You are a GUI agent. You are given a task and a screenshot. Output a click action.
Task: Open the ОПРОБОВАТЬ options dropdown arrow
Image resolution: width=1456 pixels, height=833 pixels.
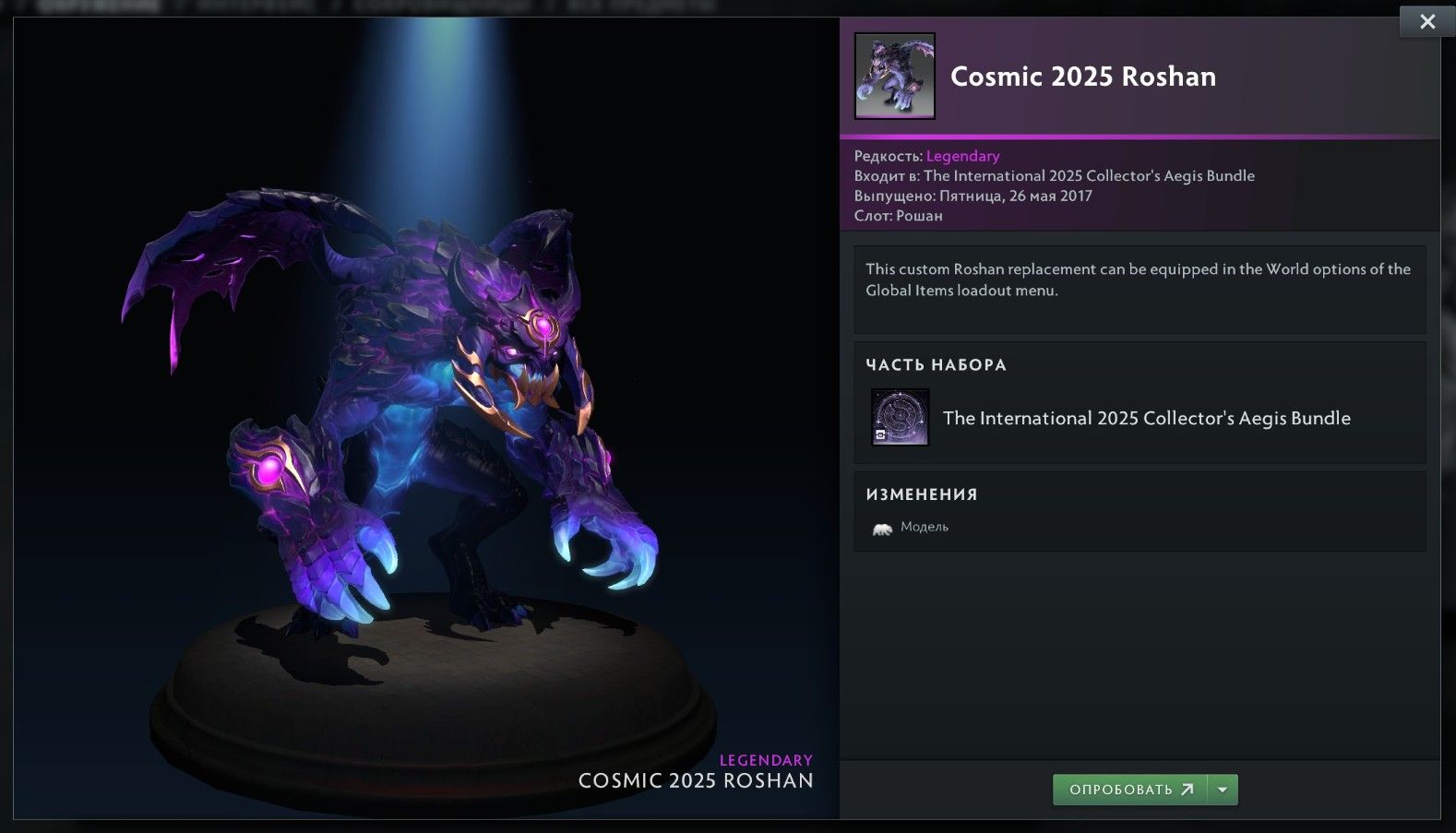pyautogui.click(x=1223, y=790)
